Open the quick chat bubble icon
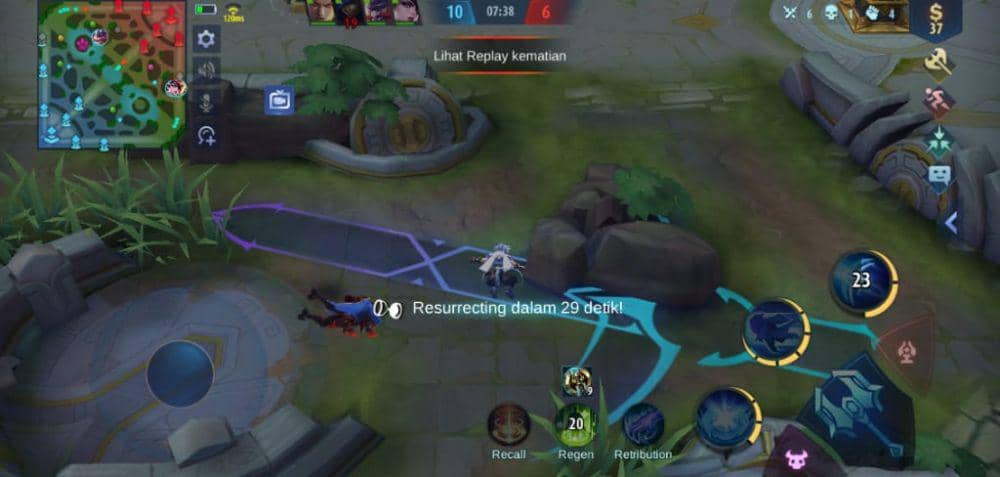This screenshot has height=477, width=1000. point(938,178)
